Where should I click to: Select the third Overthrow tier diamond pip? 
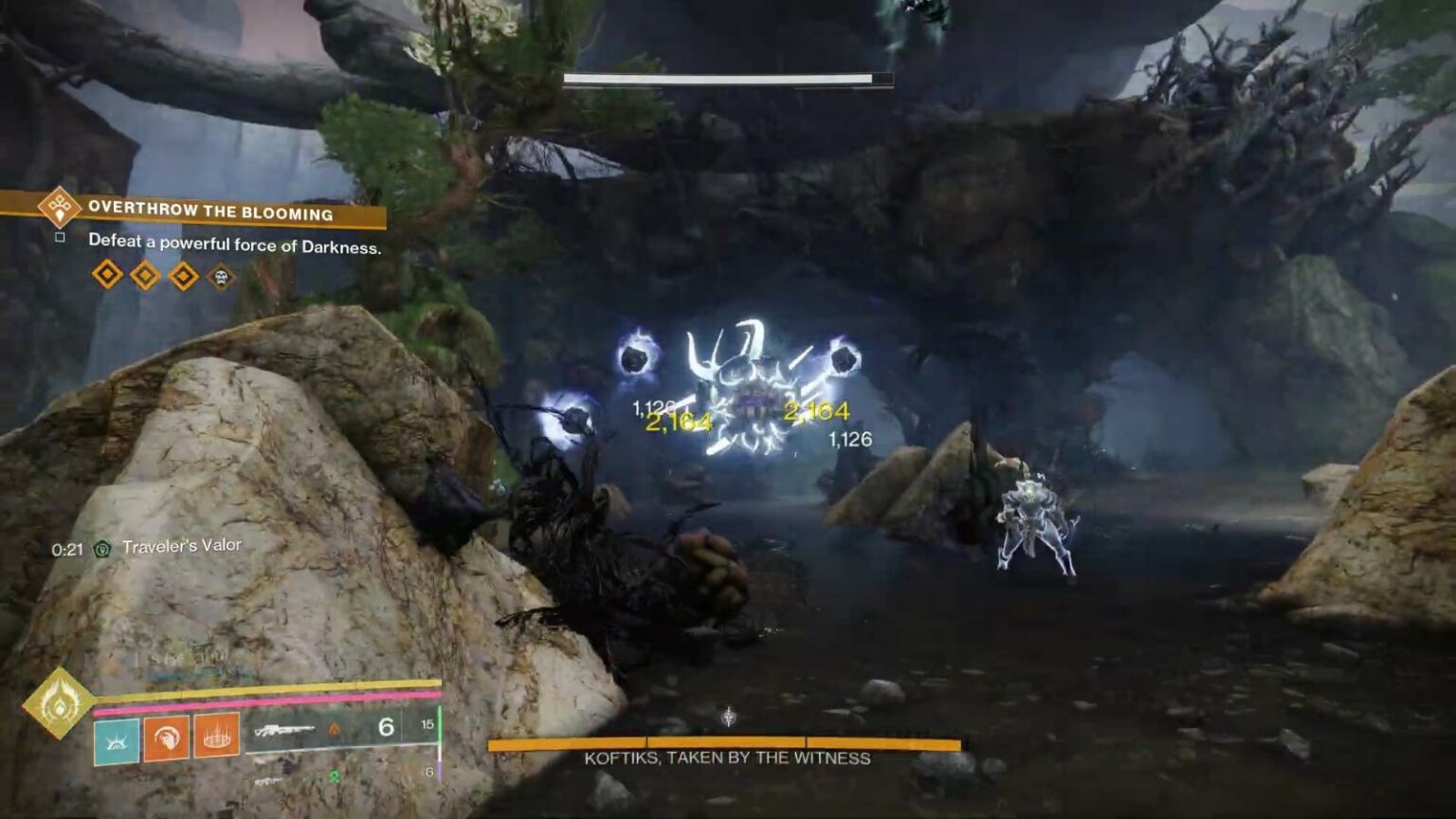click(183, 277)
